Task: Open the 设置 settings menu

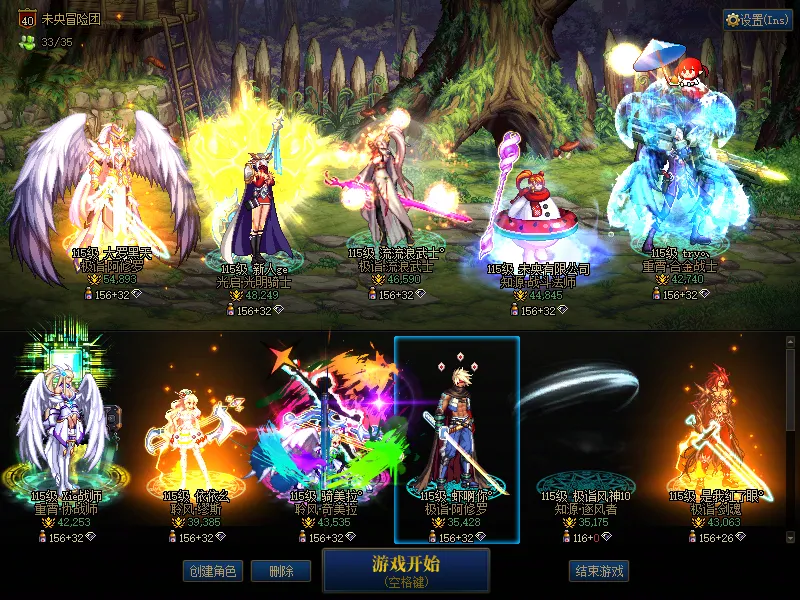Action: (758, 20)
